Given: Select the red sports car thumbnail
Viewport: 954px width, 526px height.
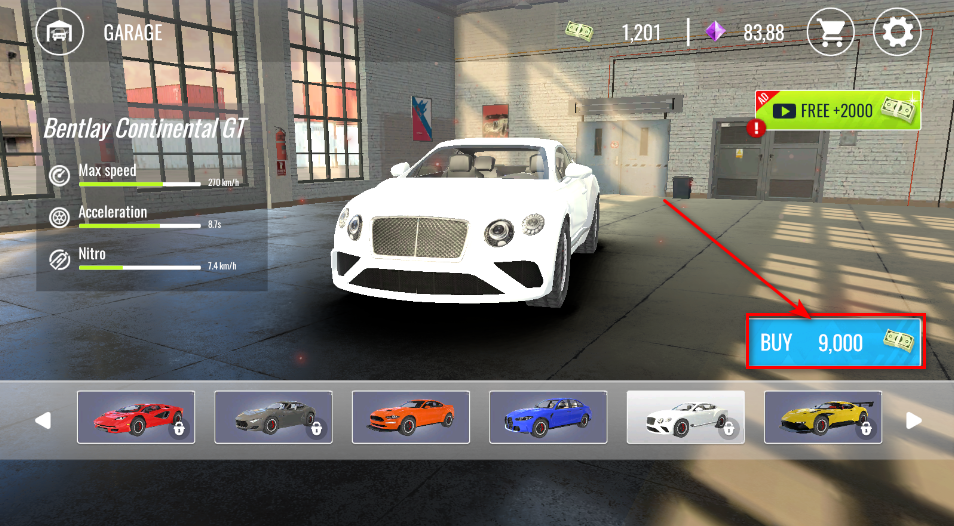Looking at the screenshot, I should 136,417.
